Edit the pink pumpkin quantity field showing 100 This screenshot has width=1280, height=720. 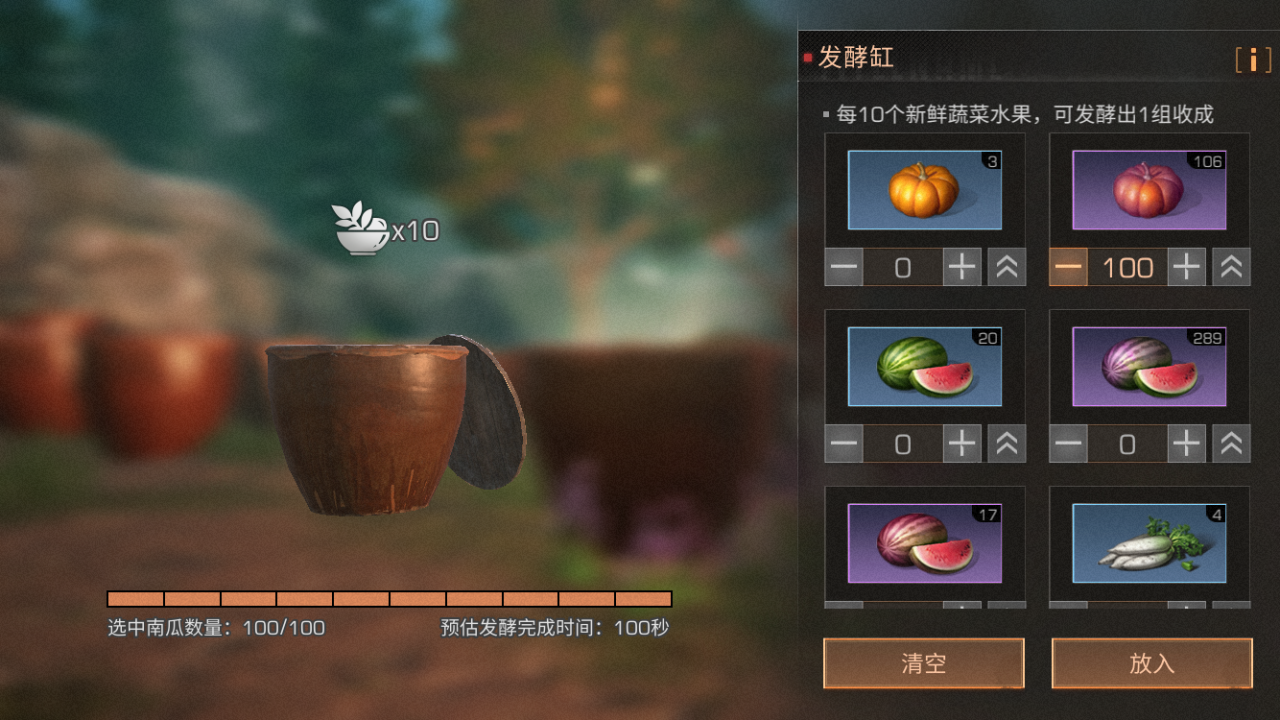1127,266
